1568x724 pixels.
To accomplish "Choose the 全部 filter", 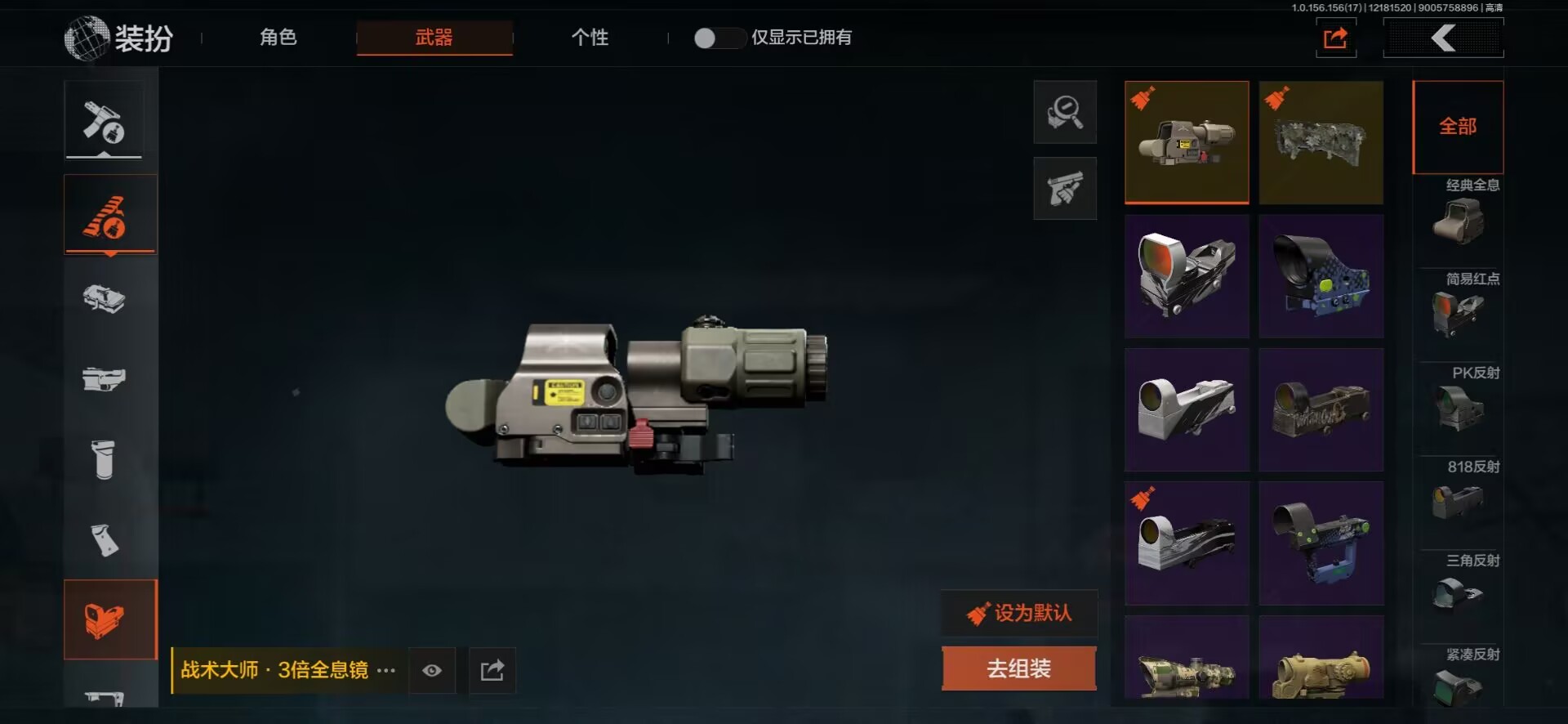I will point(1458,127).
